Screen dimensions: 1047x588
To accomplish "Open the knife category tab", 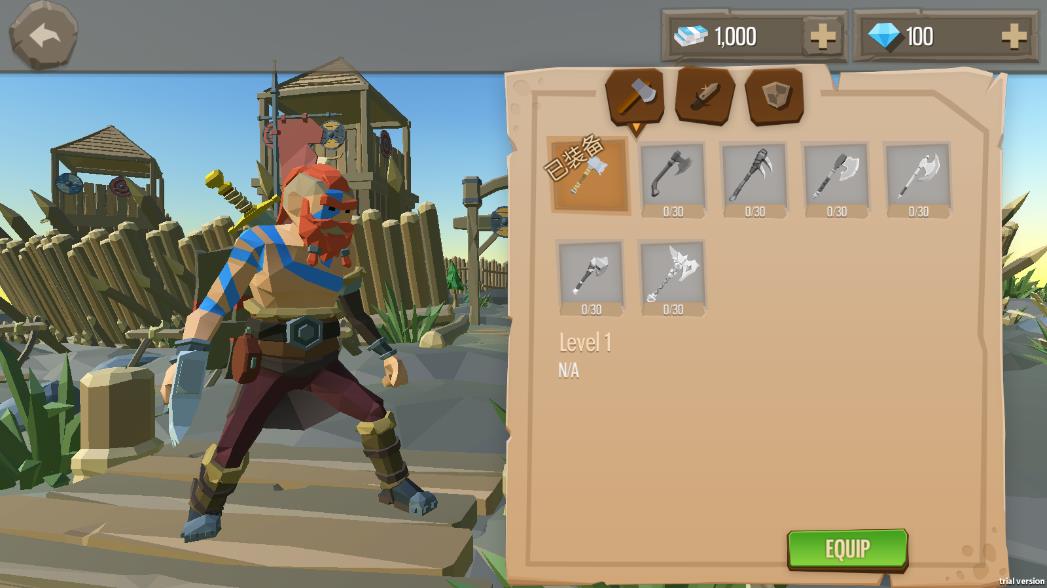I will (x=704, y=96).
